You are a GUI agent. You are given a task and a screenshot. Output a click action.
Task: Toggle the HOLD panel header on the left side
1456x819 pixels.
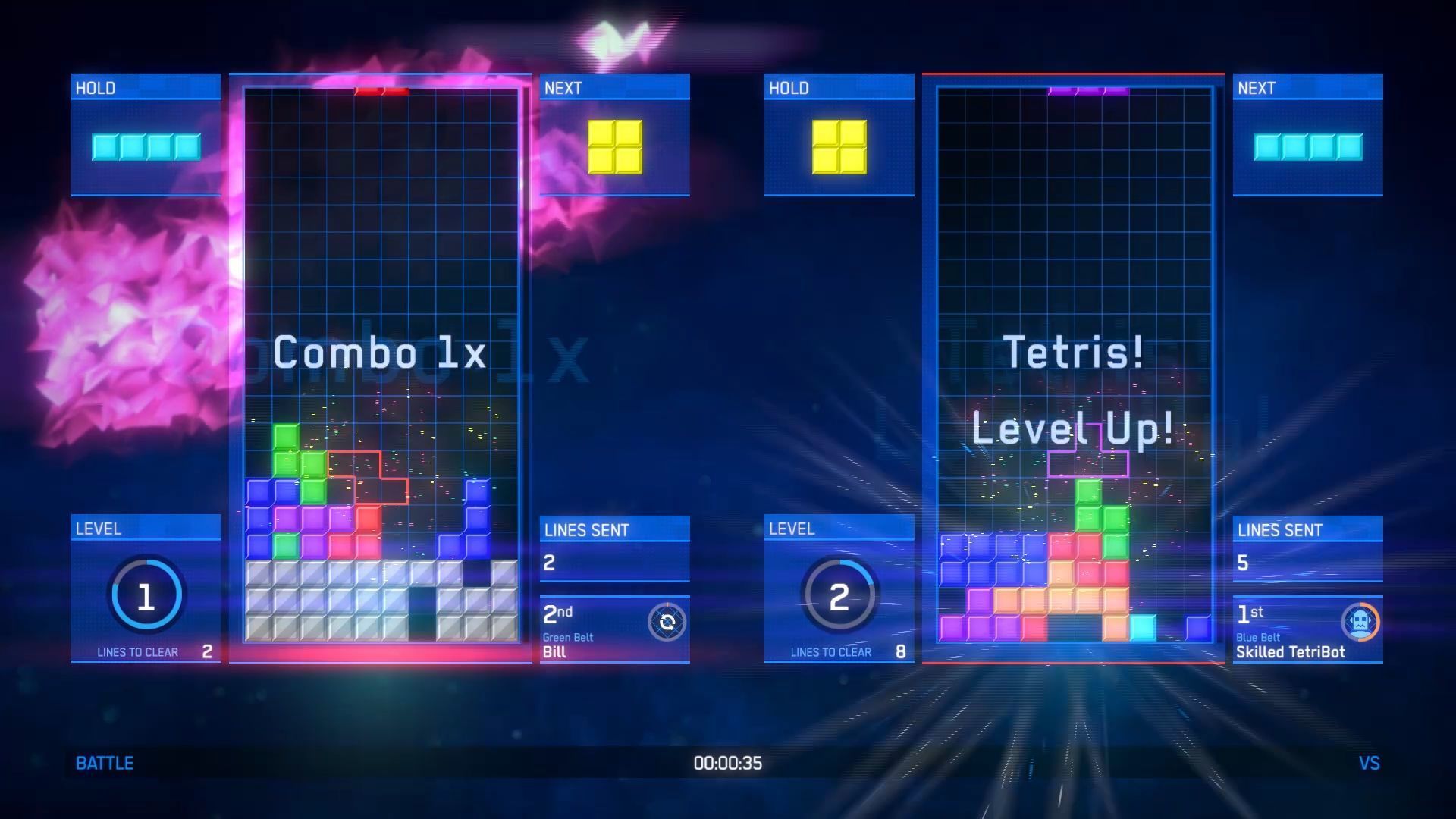pos(146,87)
